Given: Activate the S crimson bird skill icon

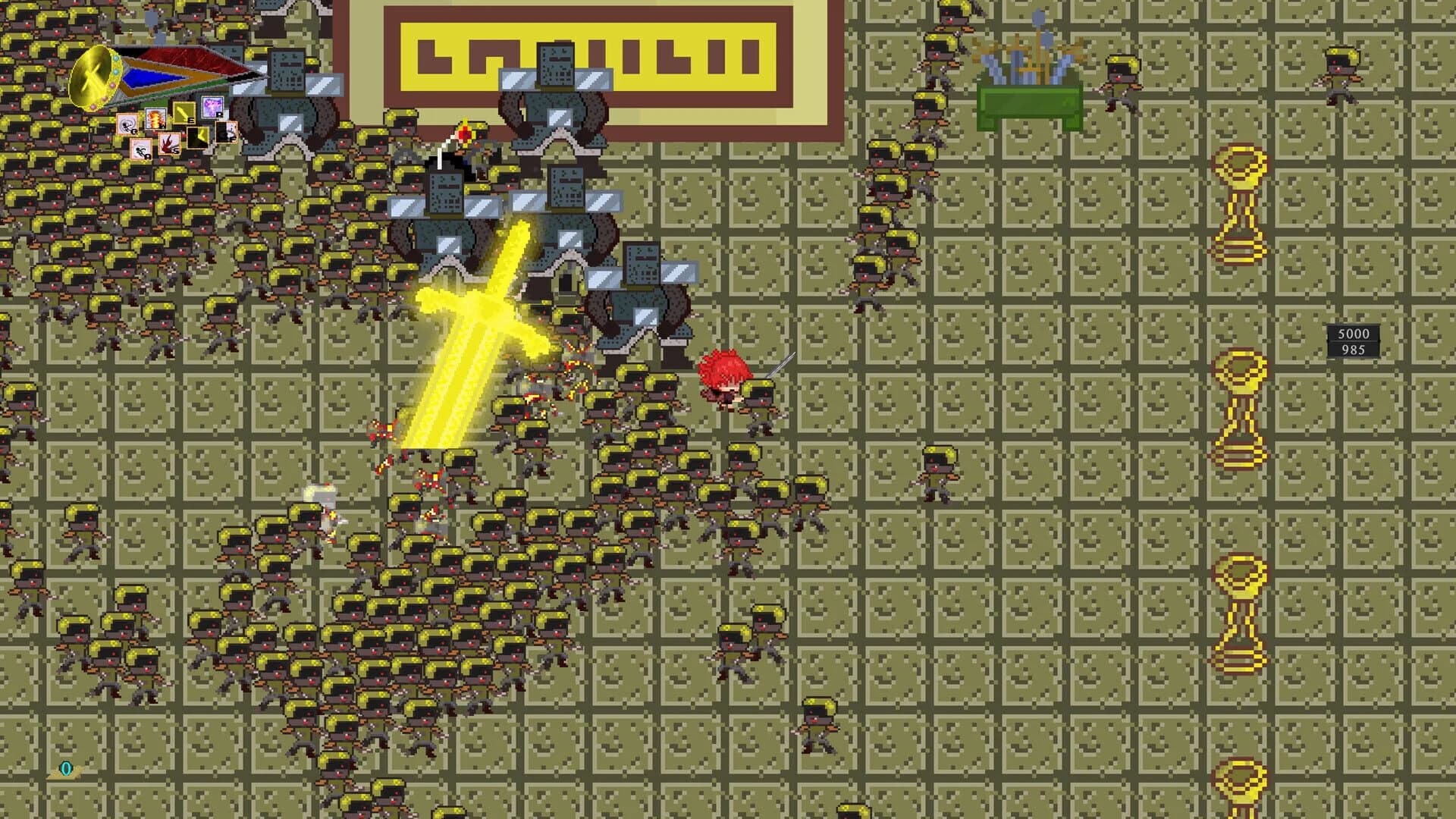Looking at the screenshot, I should (169, 145).
